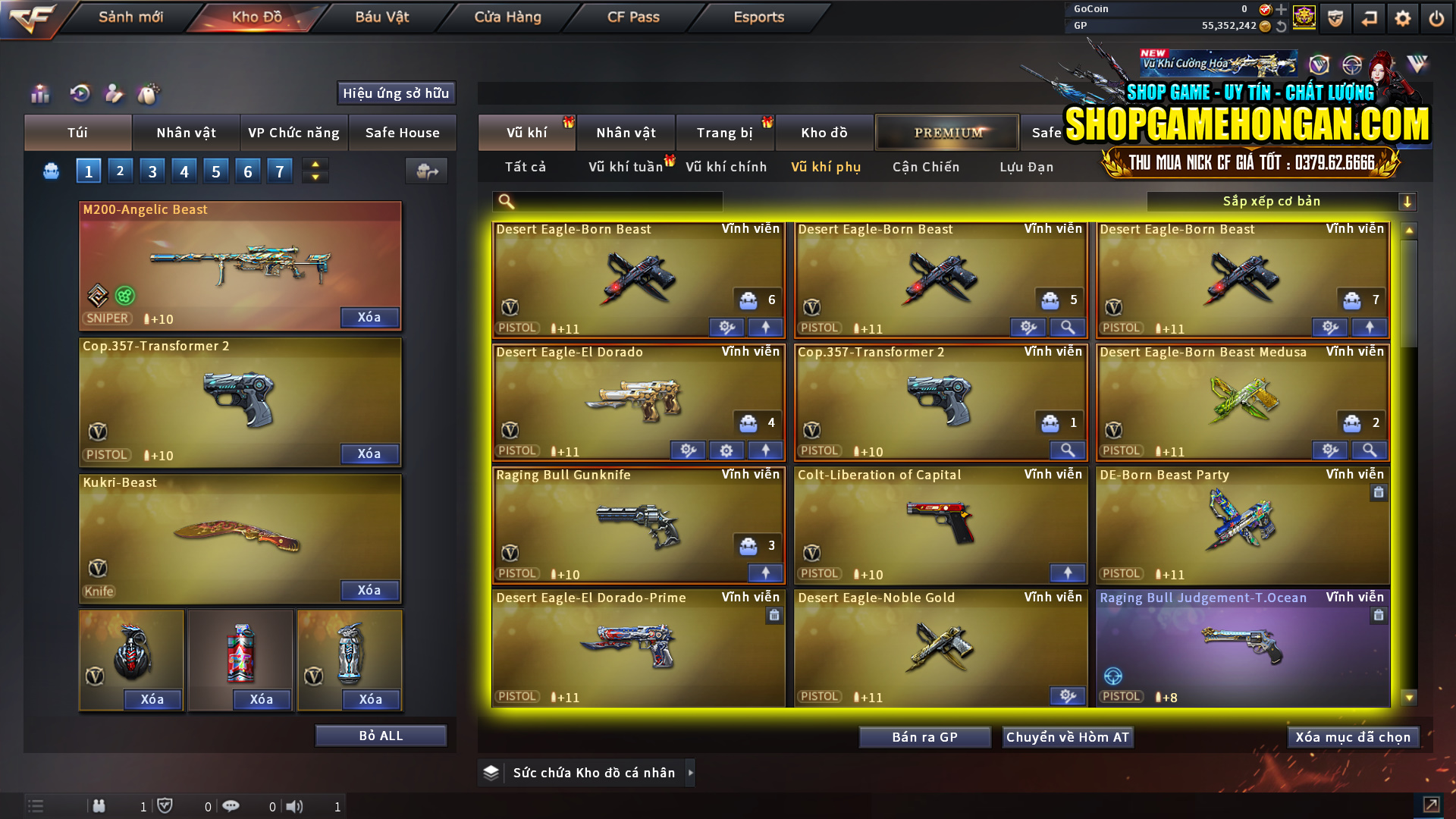
Task: Click the CF shield icon near the top right
Action: tap(1334, 17)
